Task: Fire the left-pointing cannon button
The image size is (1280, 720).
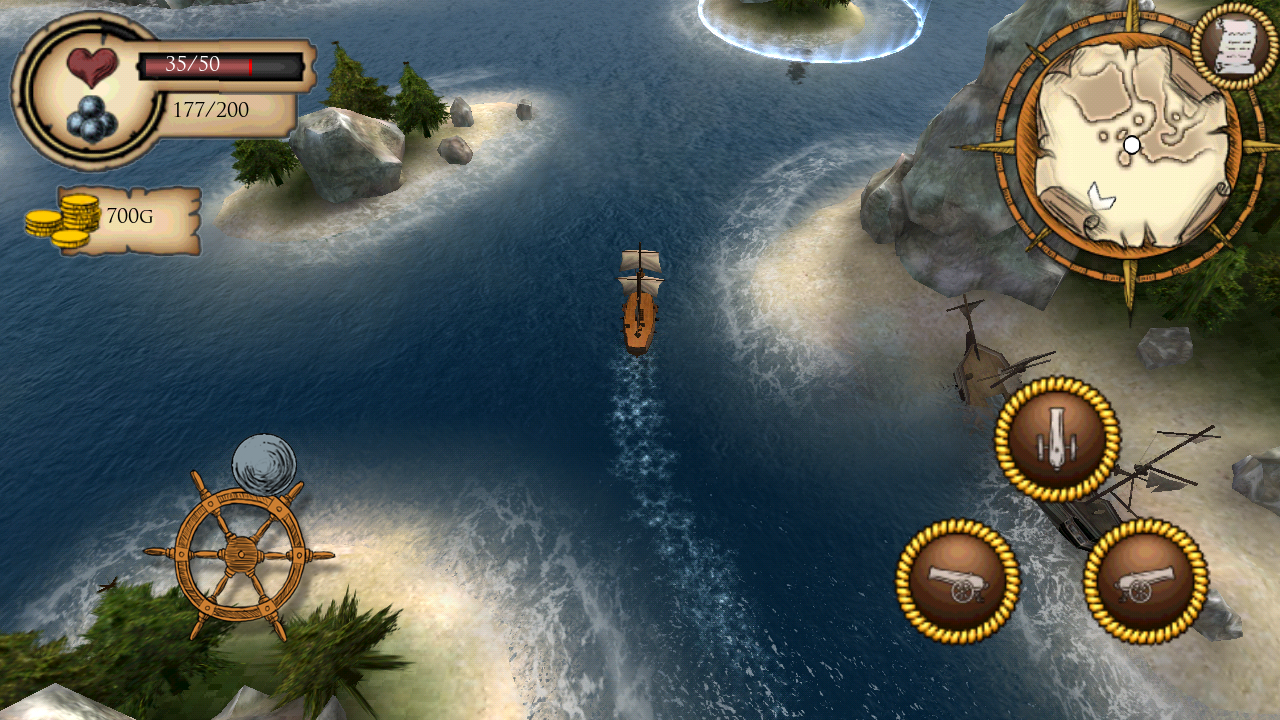Action: click(957, 580)
